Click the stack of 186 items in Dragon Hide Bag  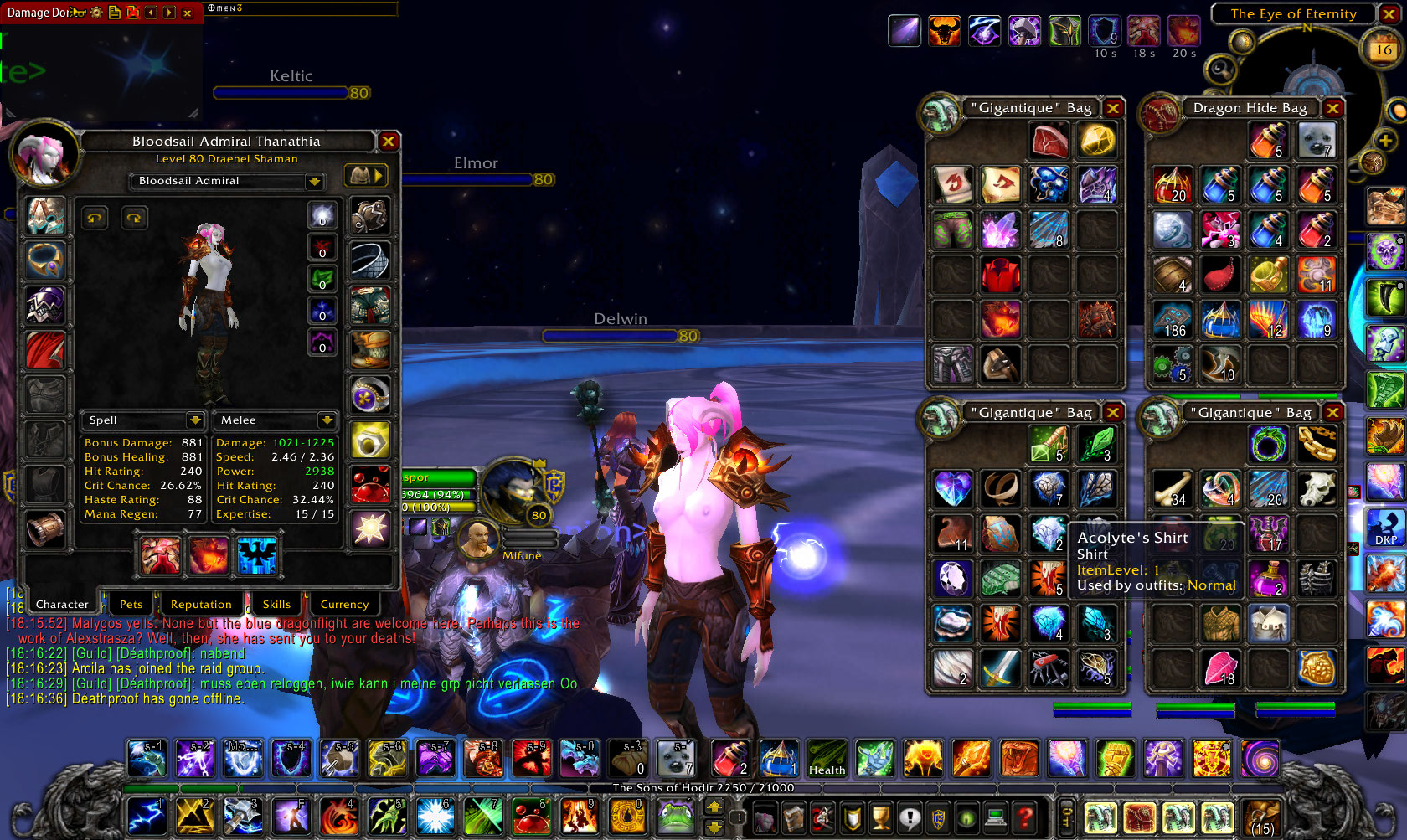[x=1172, y=320]
